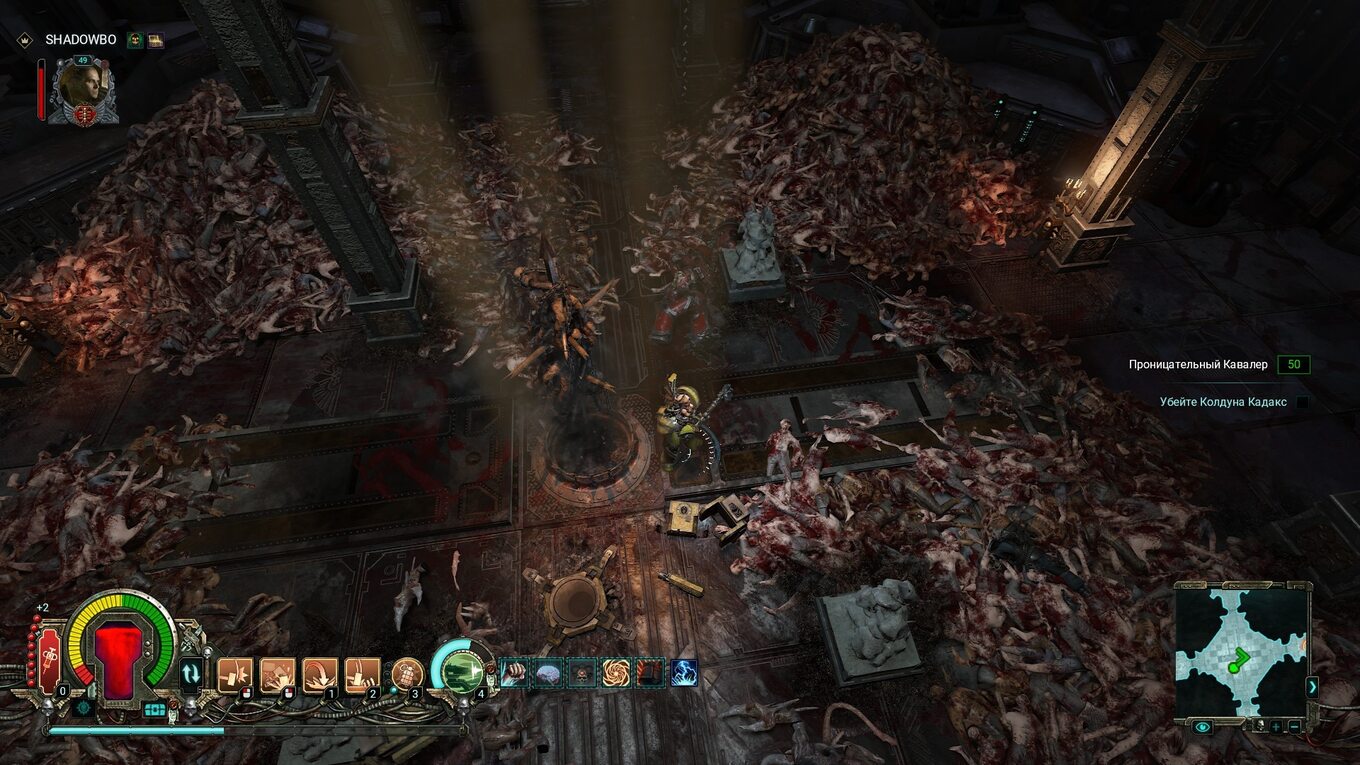Click the 'Убейте Колдуна Кадакс' objective checkbox
Image resolution: width=1360 pixels, height=765 pixels.
pyautogui.click(x=1302, y=402)
